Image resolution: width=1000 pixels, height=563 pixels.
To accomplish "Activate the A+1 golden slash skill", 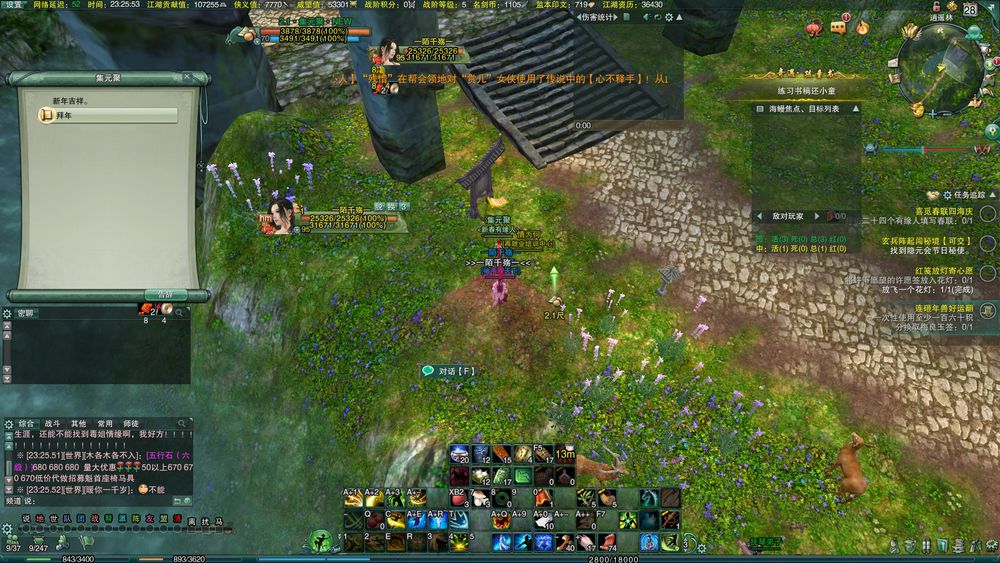I will 354,499.
